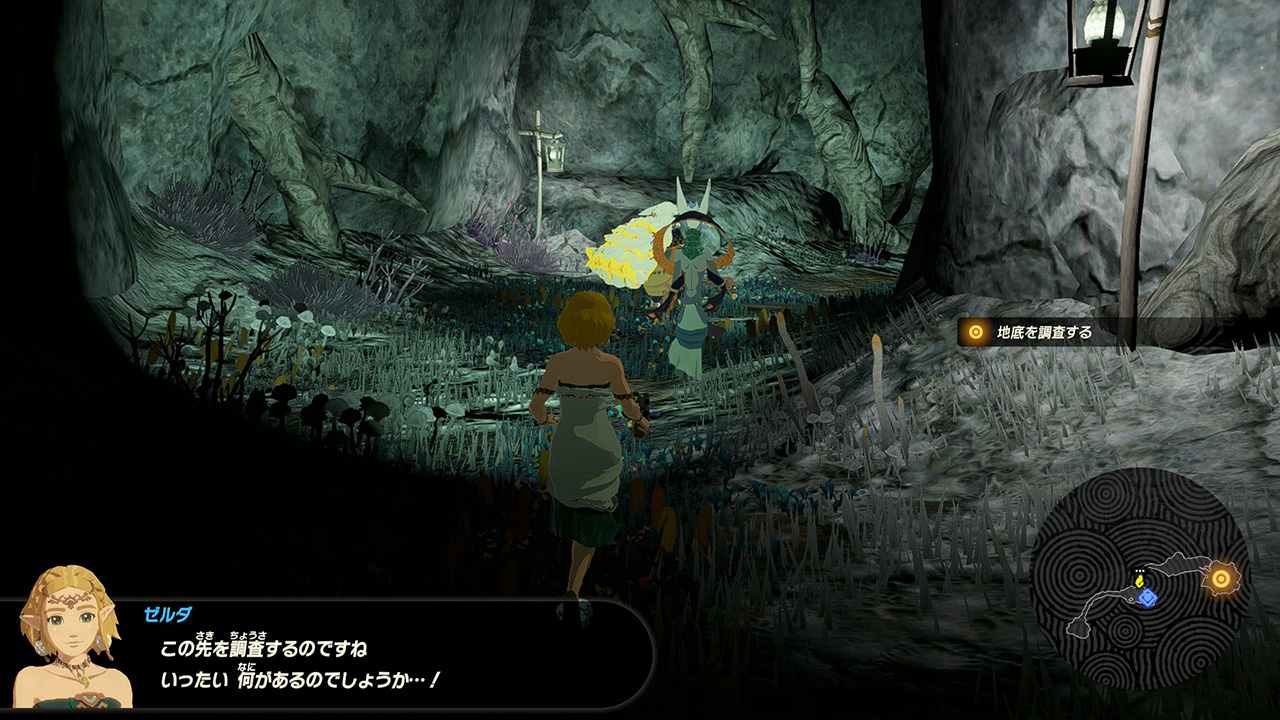Advance Zelda's dialogue box

[x=400, y=664]
